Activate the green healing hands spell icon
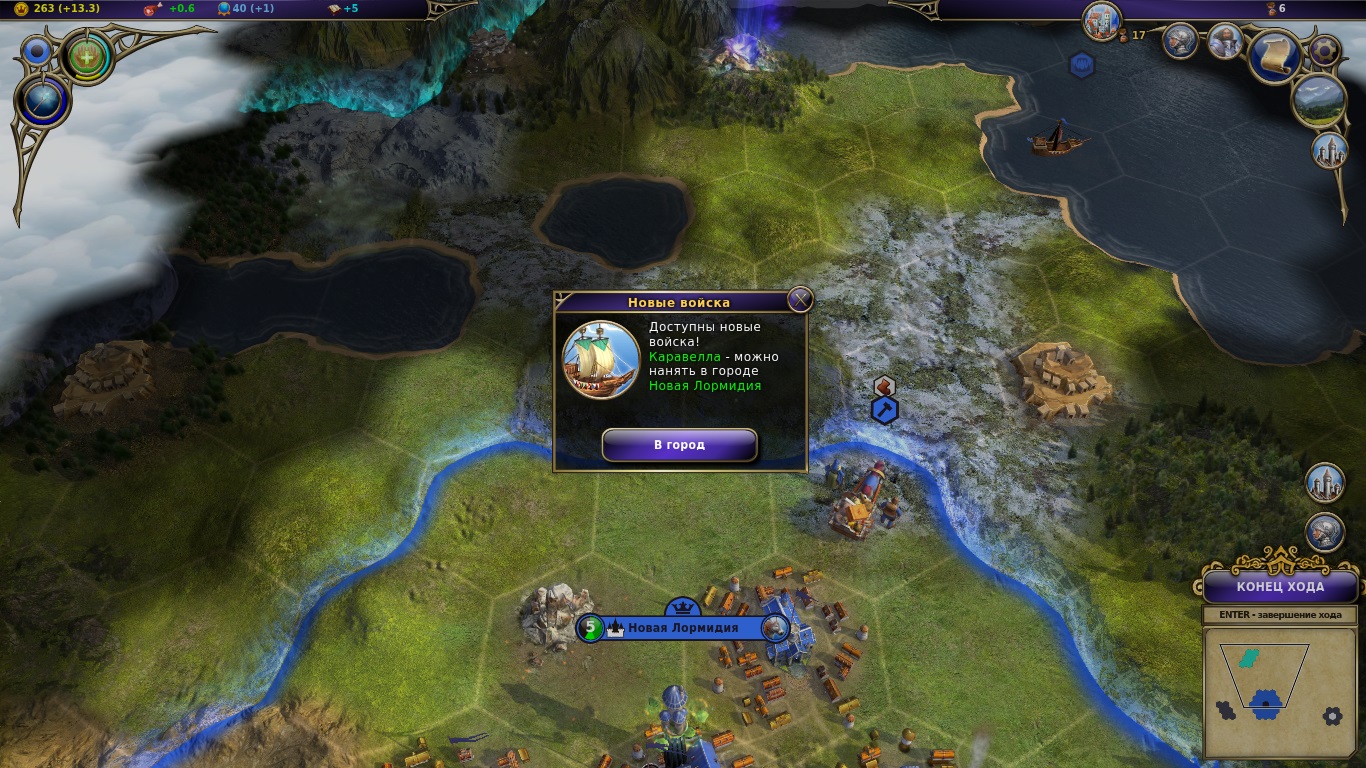1366x768 pixels. (x=86, y=56)
